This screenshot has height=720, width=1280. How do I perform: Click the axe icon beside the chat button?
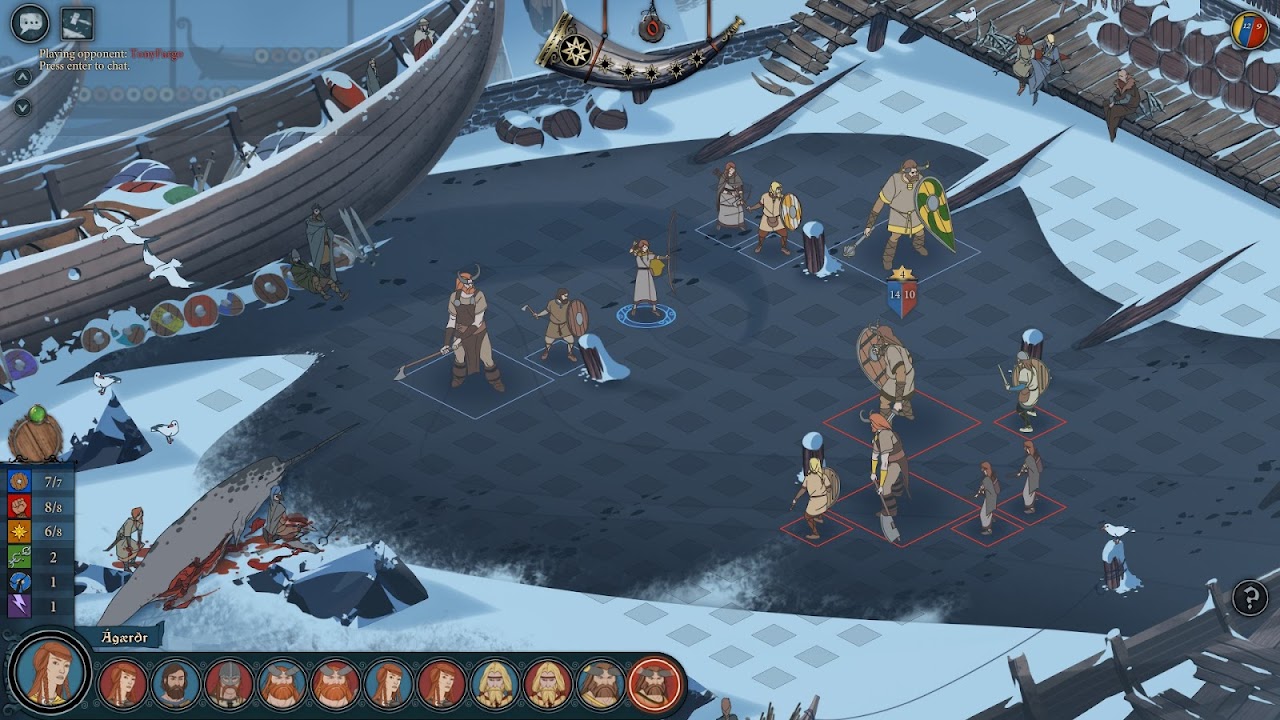pos(77,22)
